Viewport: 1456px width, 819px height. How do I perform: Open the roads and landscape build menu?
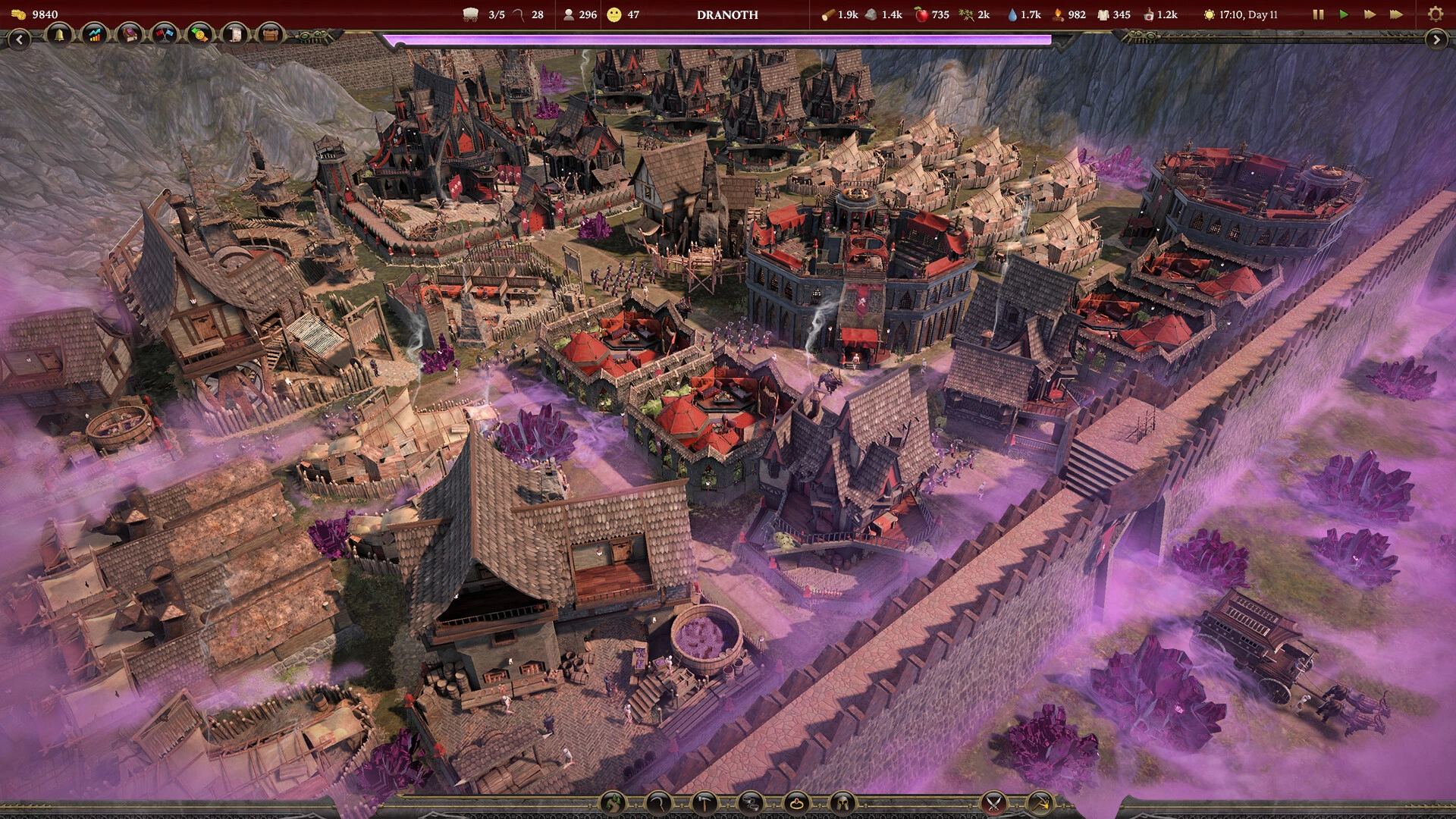[614, 802]
